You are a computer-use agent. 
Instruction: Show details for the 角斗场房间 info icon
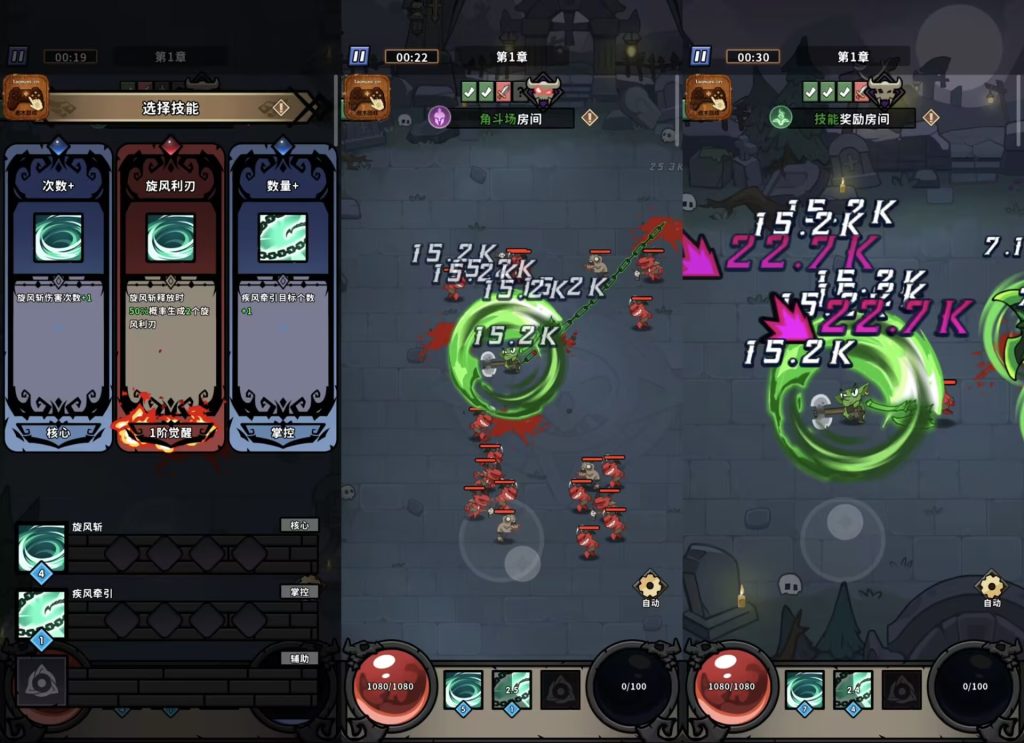590,118
